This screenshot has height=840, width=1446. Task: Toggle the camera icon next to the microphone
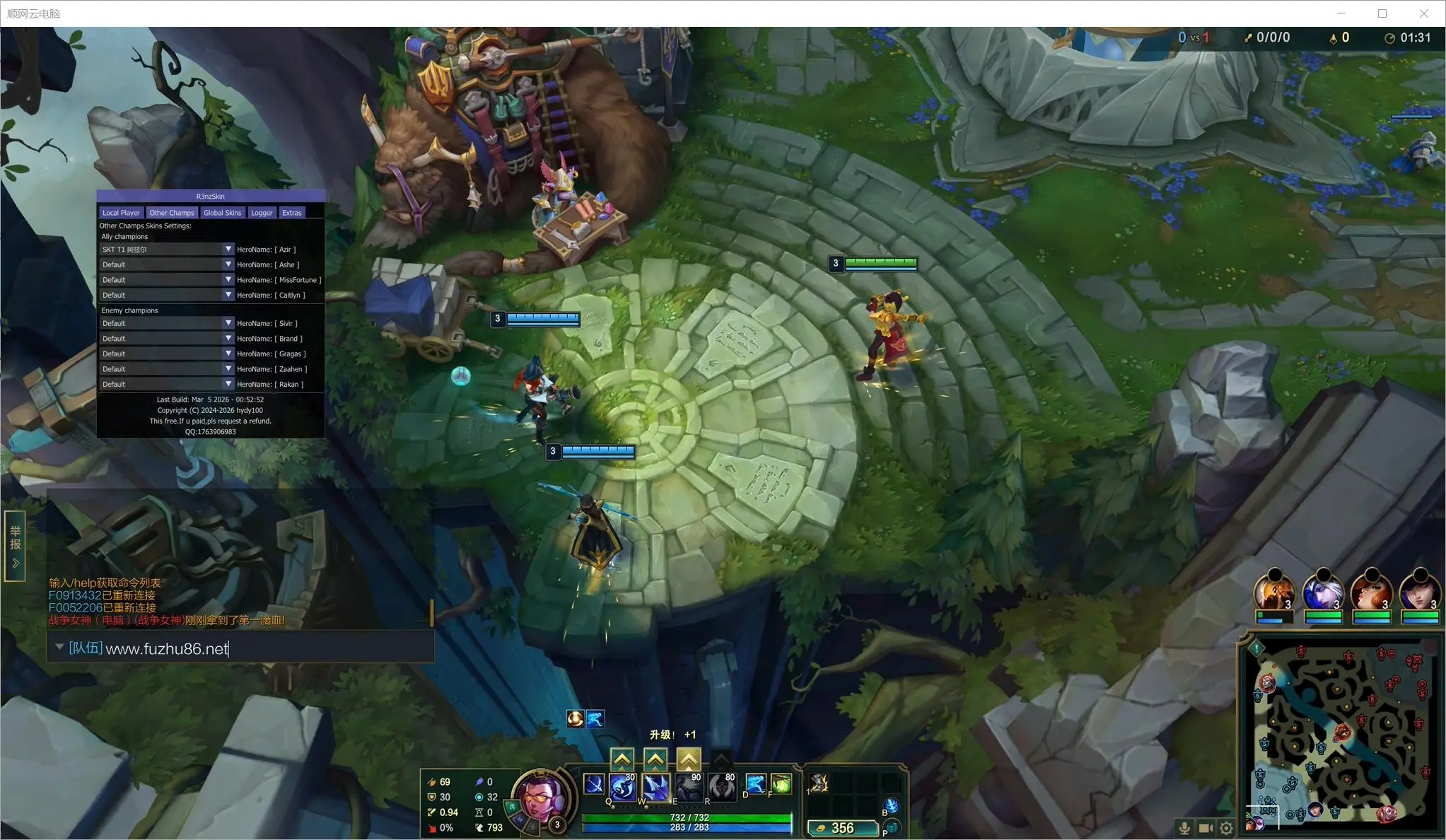click(x=1206, y=828)
